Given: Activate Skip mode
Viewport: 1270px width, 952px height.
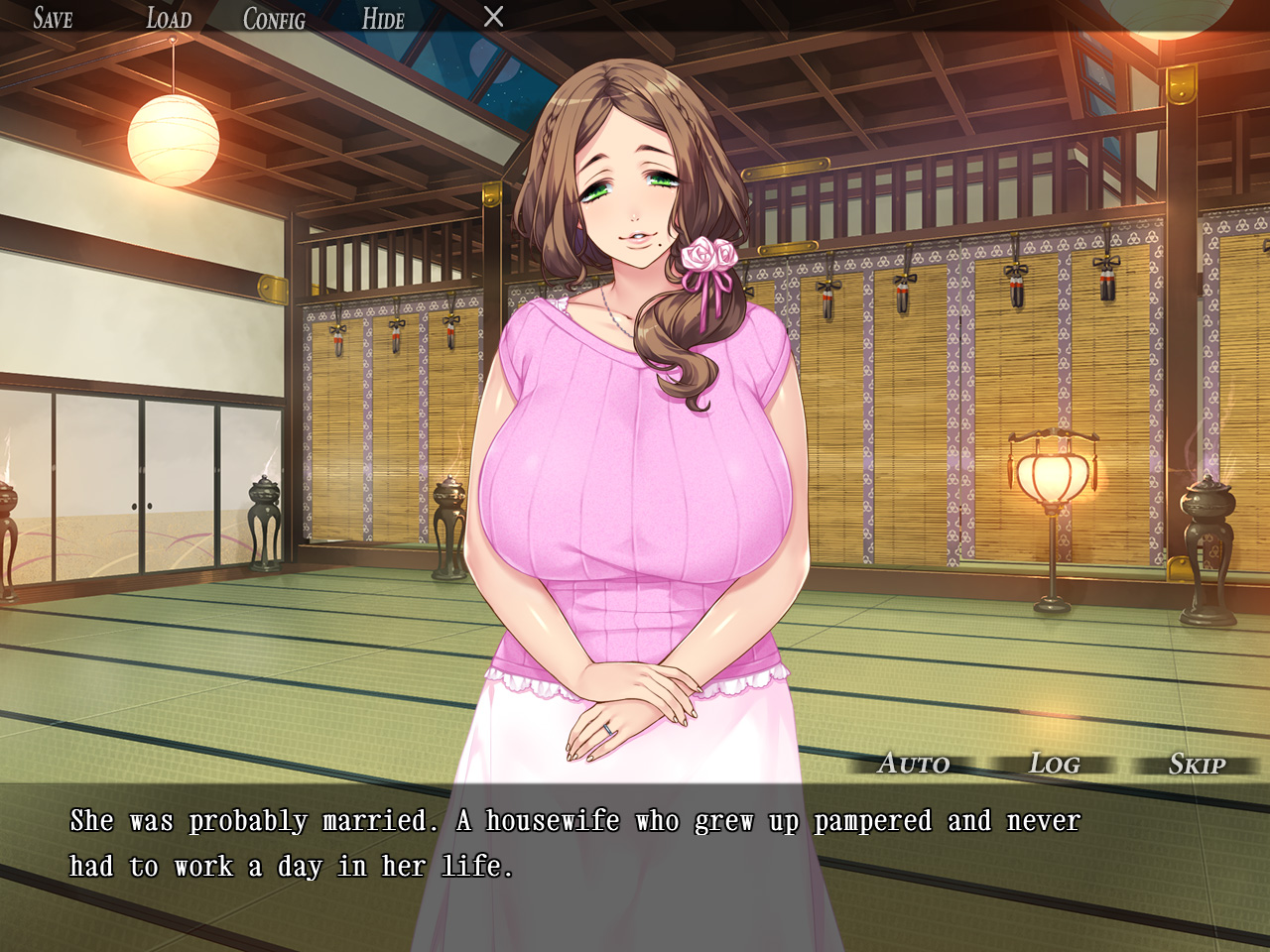Looking at the screenshot, I should (x=1197, y=764).
